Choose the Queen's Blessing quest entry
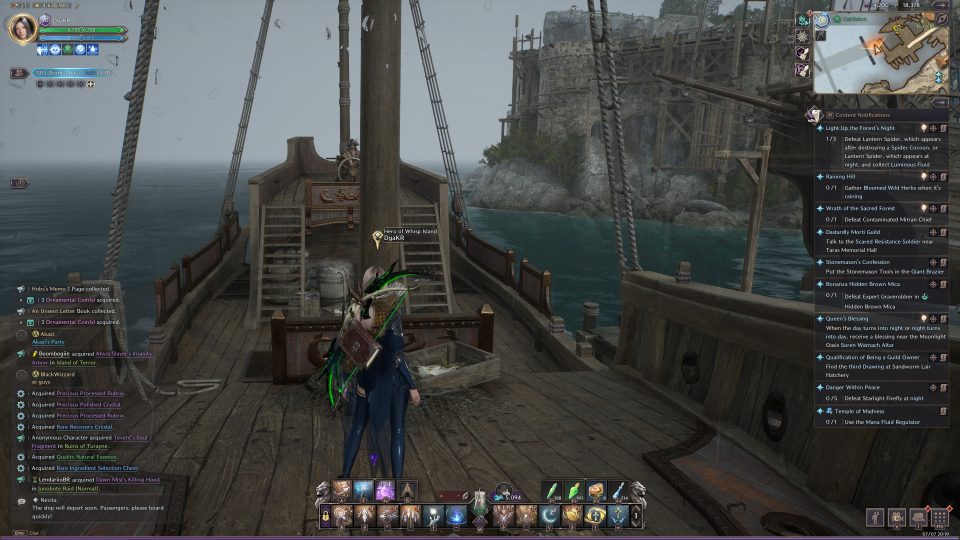 (x=848, y=317)
